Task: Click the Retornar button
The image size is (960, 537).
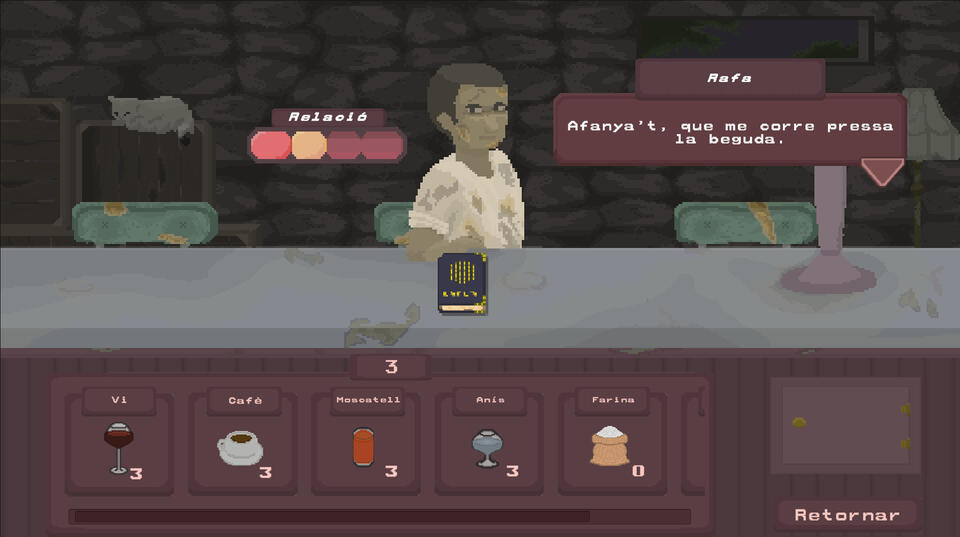Action: pos(847,515)
